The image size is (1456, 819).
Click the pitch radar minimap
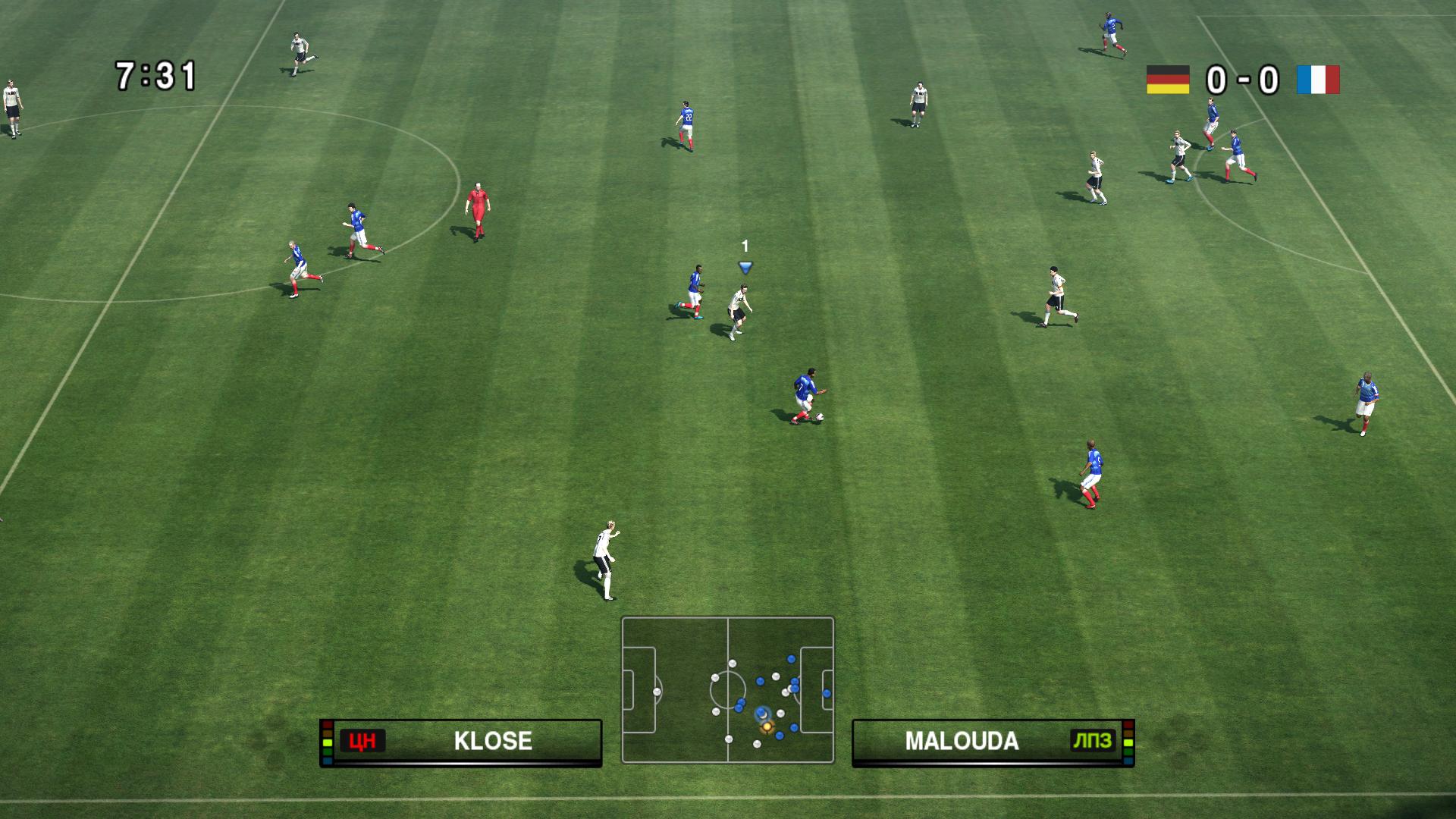click(727, 689)
